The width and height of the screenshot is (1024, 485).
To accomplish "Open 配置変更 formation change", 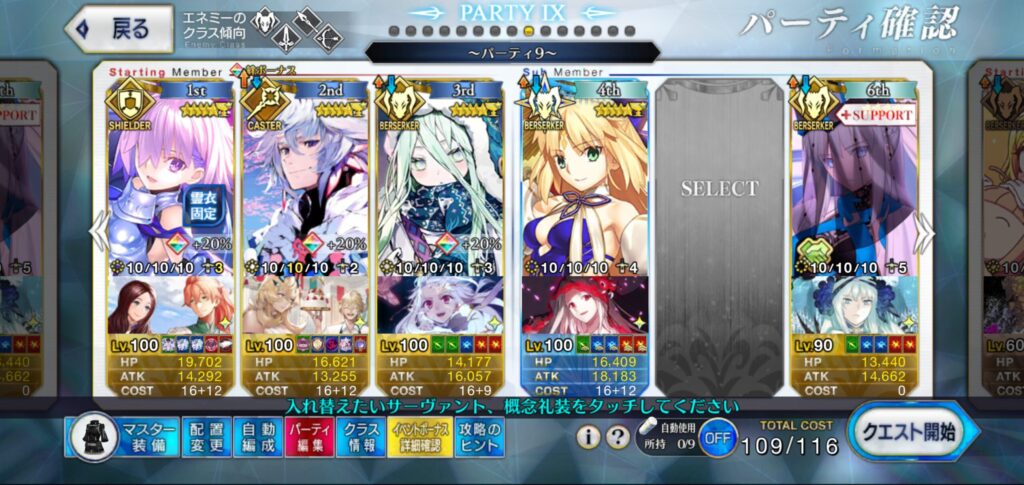I will (207, 437).
